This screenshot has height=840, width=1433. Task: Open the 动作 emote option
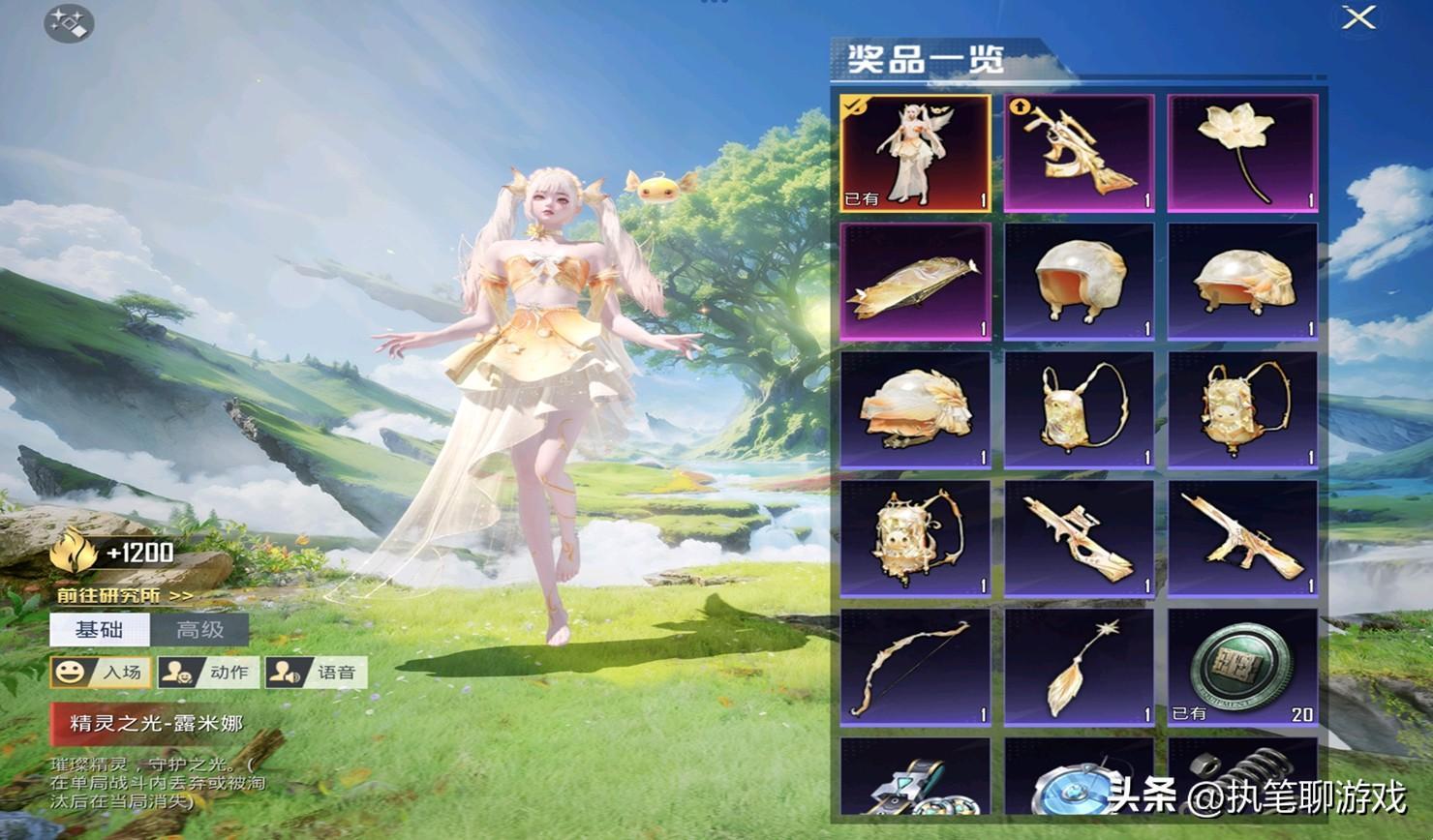(208, 672)
